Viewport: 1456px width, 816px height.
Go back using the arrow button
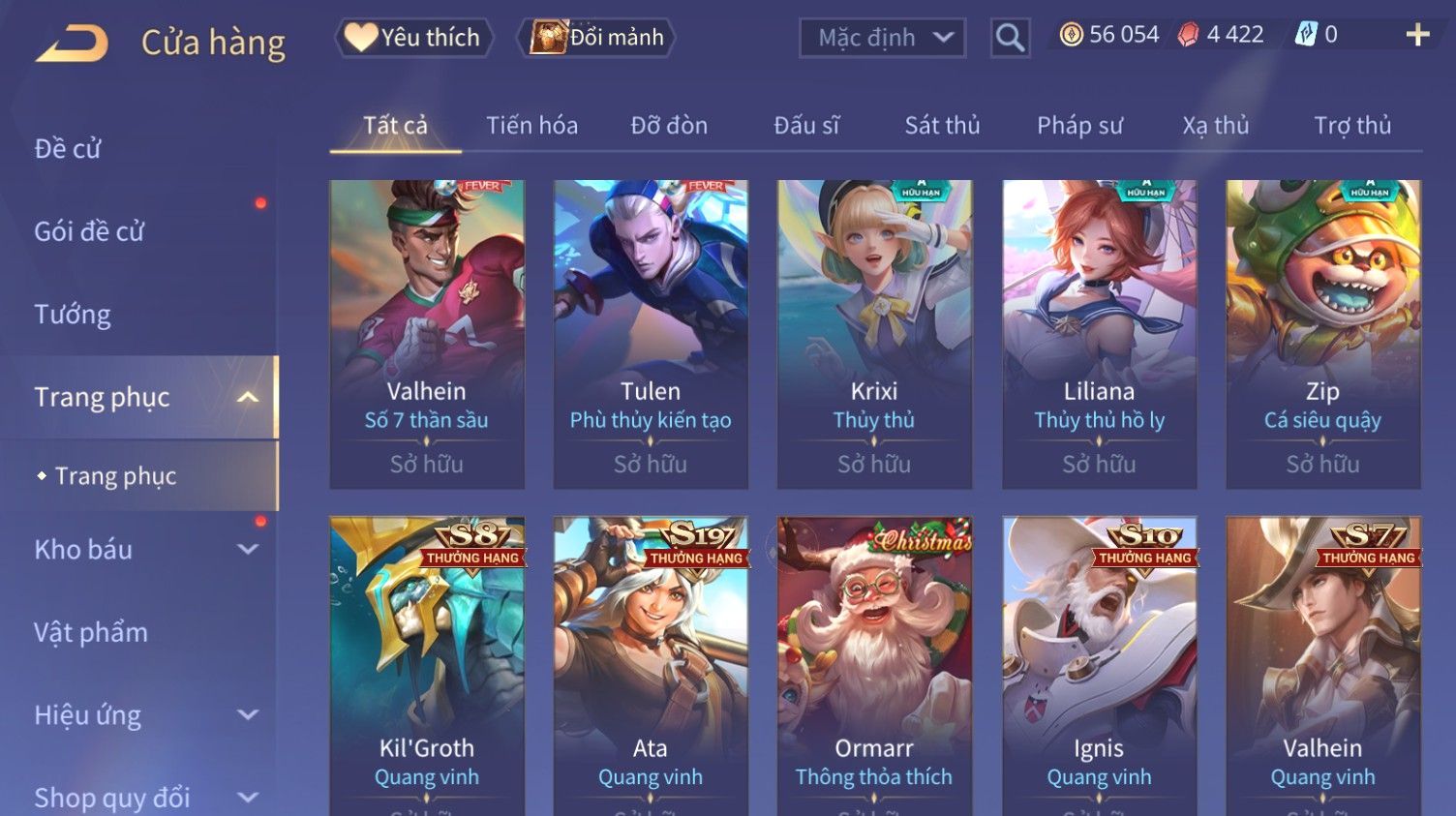tap(73, 43)
